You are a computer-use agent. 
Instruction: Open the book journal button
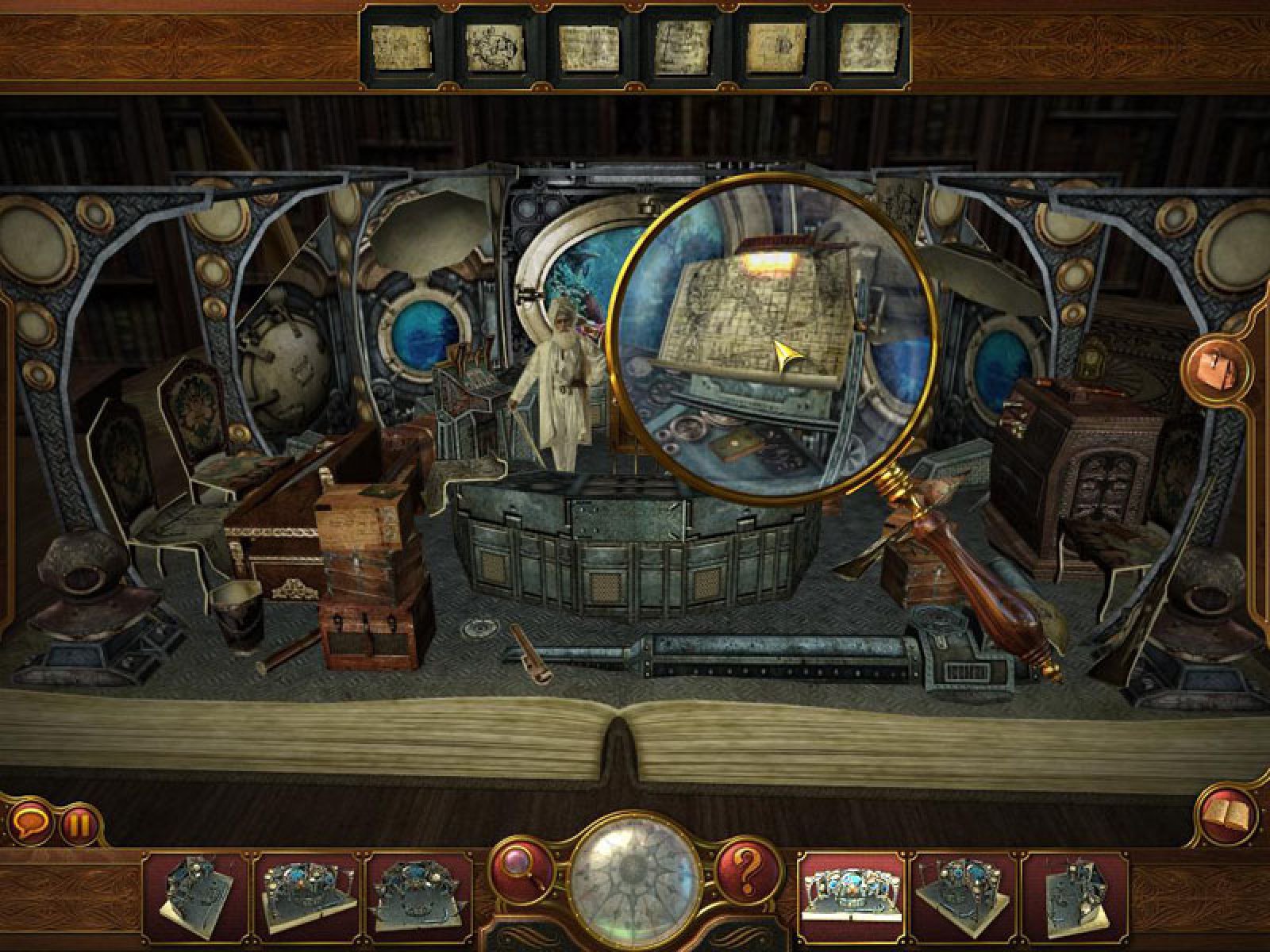pyautogui.click(x=1226, y=816)
